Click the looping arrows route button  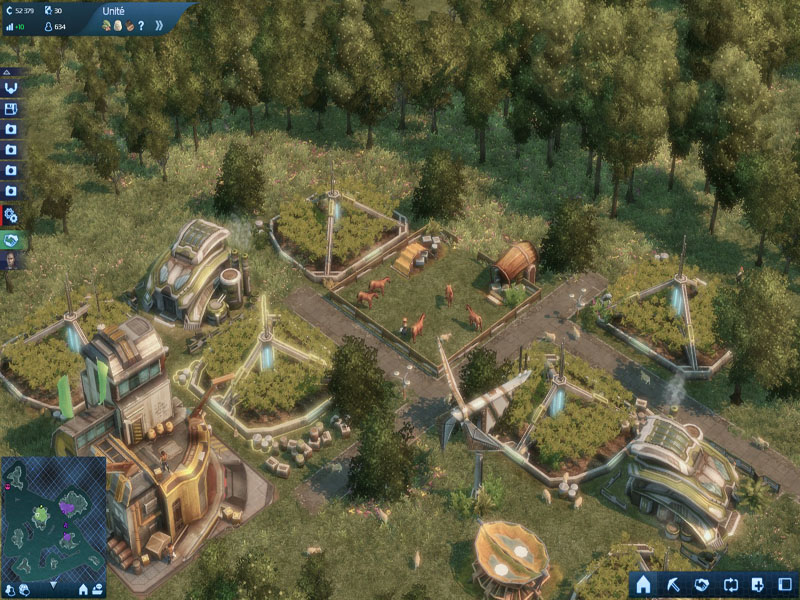pyautogui.click(x=730, y=584)
